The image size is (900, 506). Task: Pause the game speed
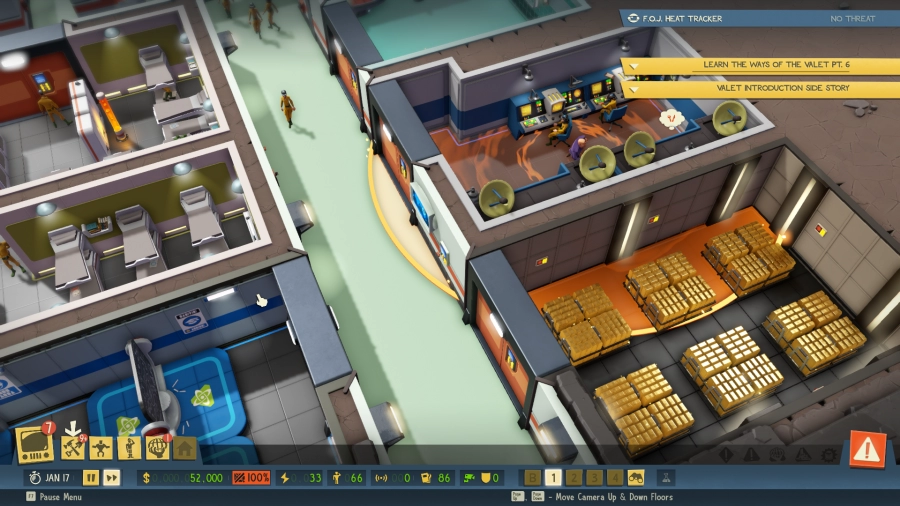tap(91, 478)
